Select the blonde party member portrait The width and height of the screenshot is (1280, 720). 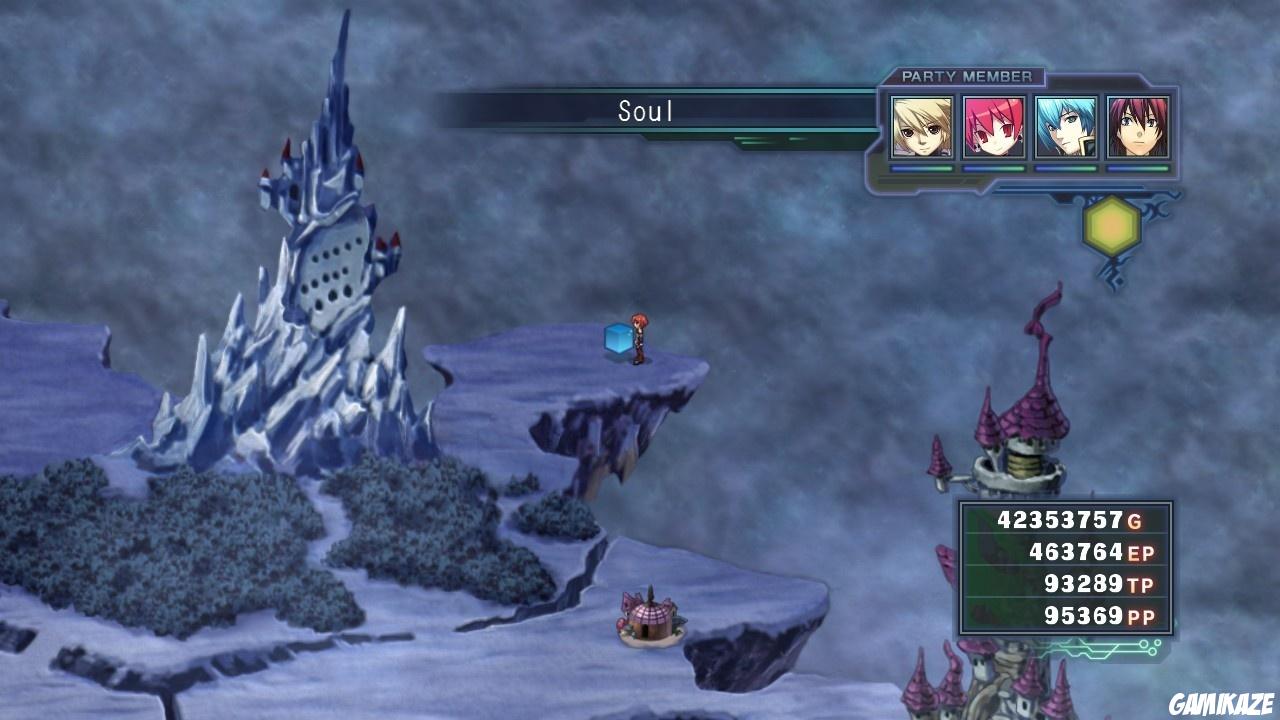(x=921, y=127)
